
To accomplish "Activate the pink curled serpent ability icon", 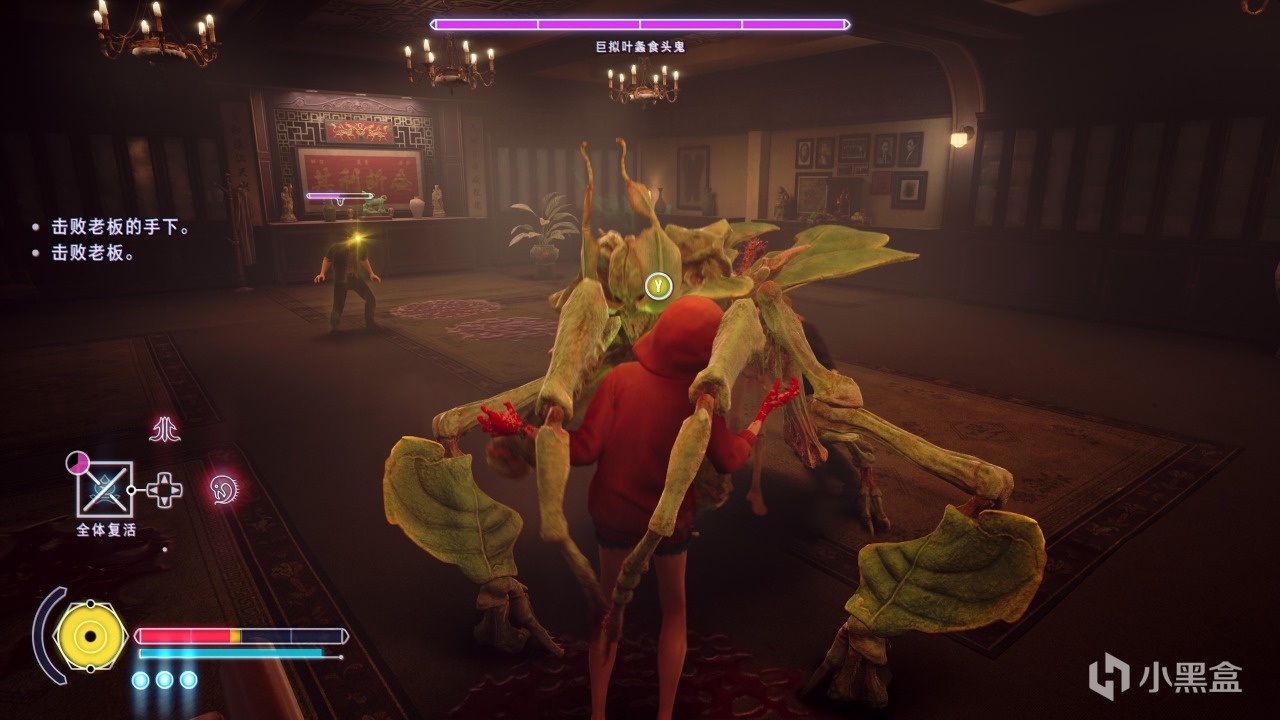I will pyautogui.click(x=223, y=489).
